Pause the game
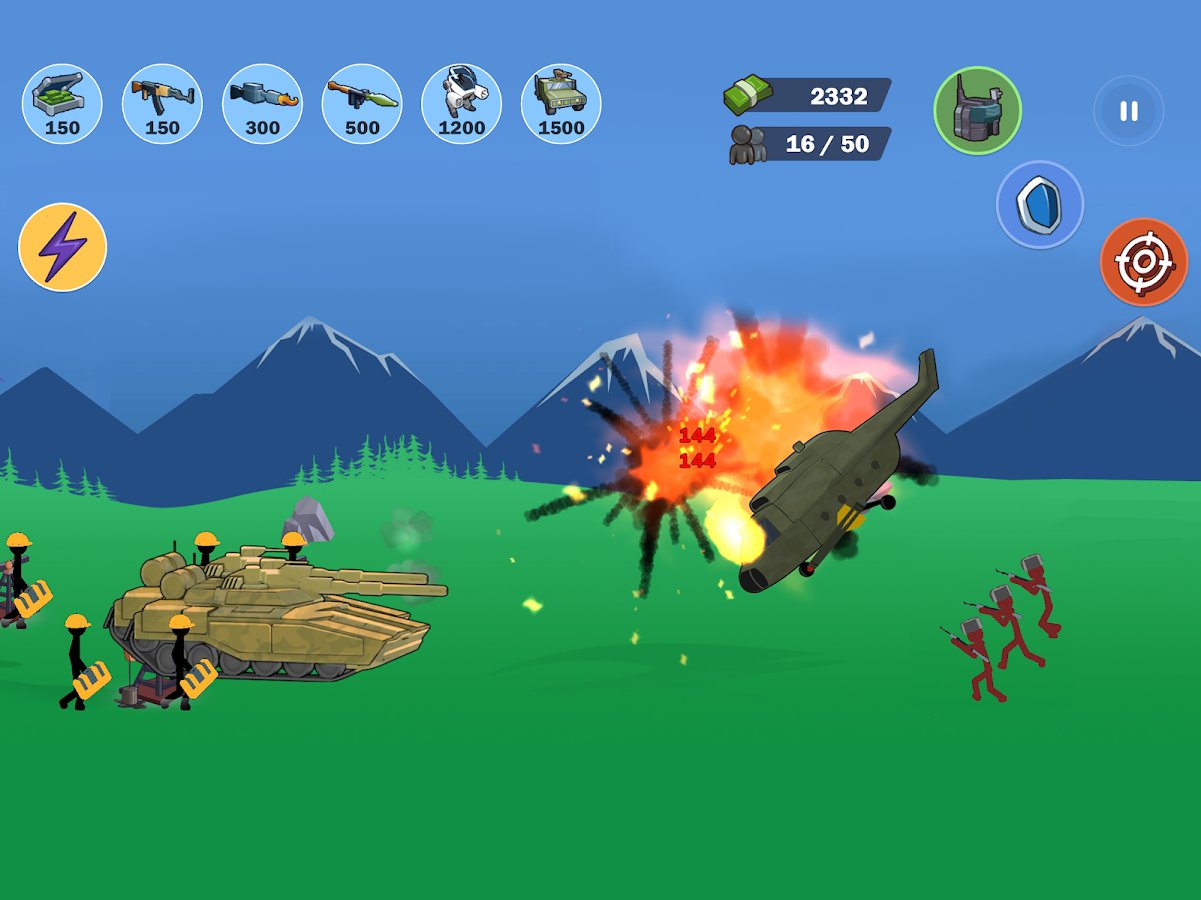Image resolution: width=1201 pixels, height=900 pixels. [1128, 111]
